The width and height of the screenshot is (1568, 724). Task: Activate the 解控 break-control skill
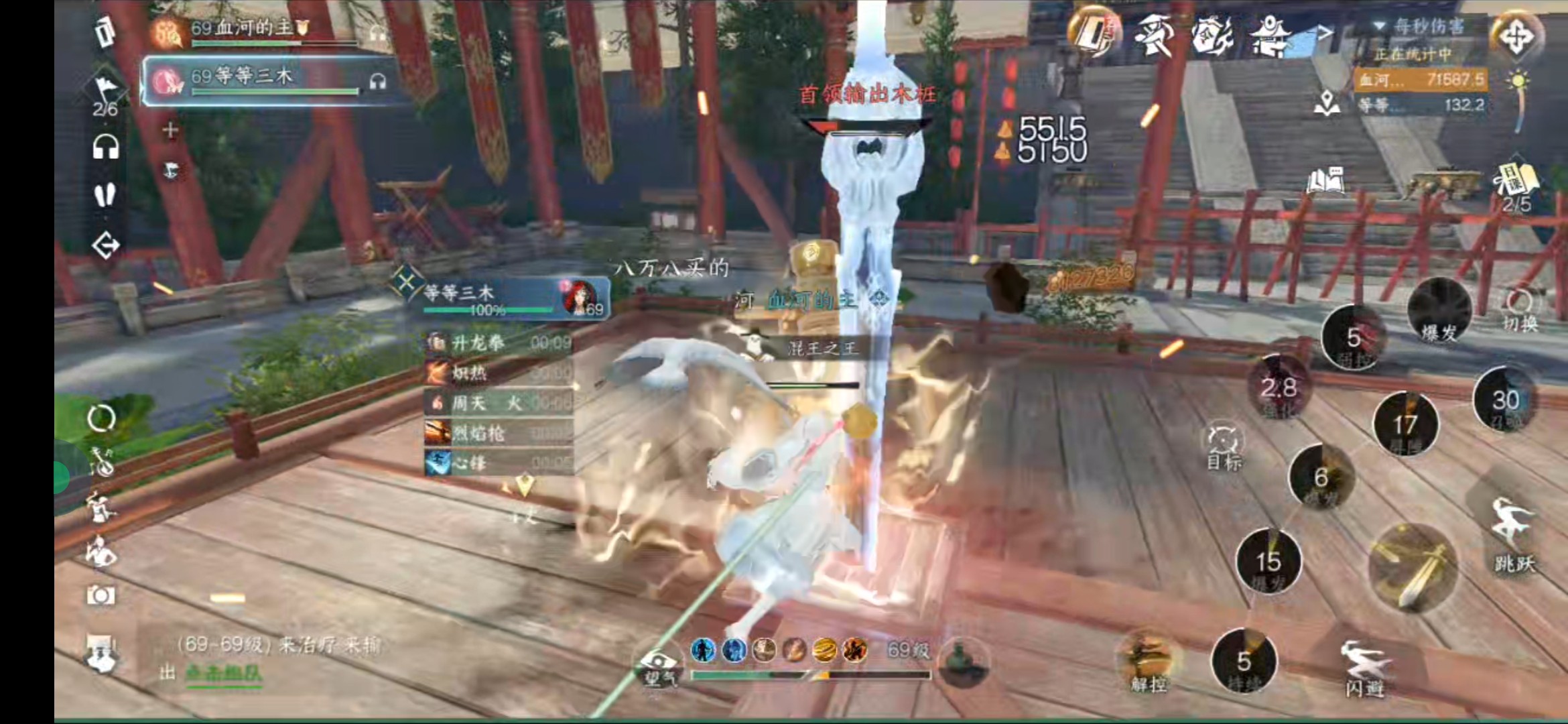(1149, 661)
